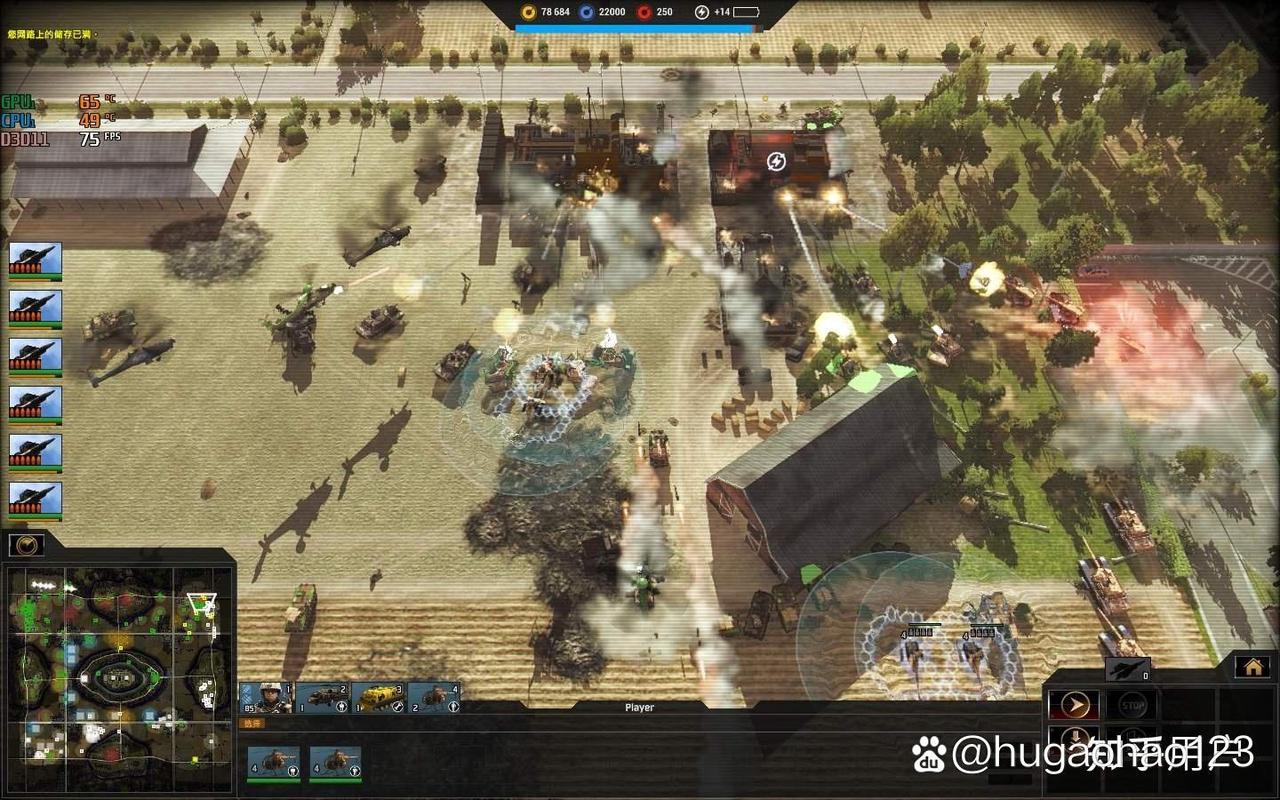Click the power lightning icon on the building
This screenshot has height=800, width=1280.
coord(776,161)
